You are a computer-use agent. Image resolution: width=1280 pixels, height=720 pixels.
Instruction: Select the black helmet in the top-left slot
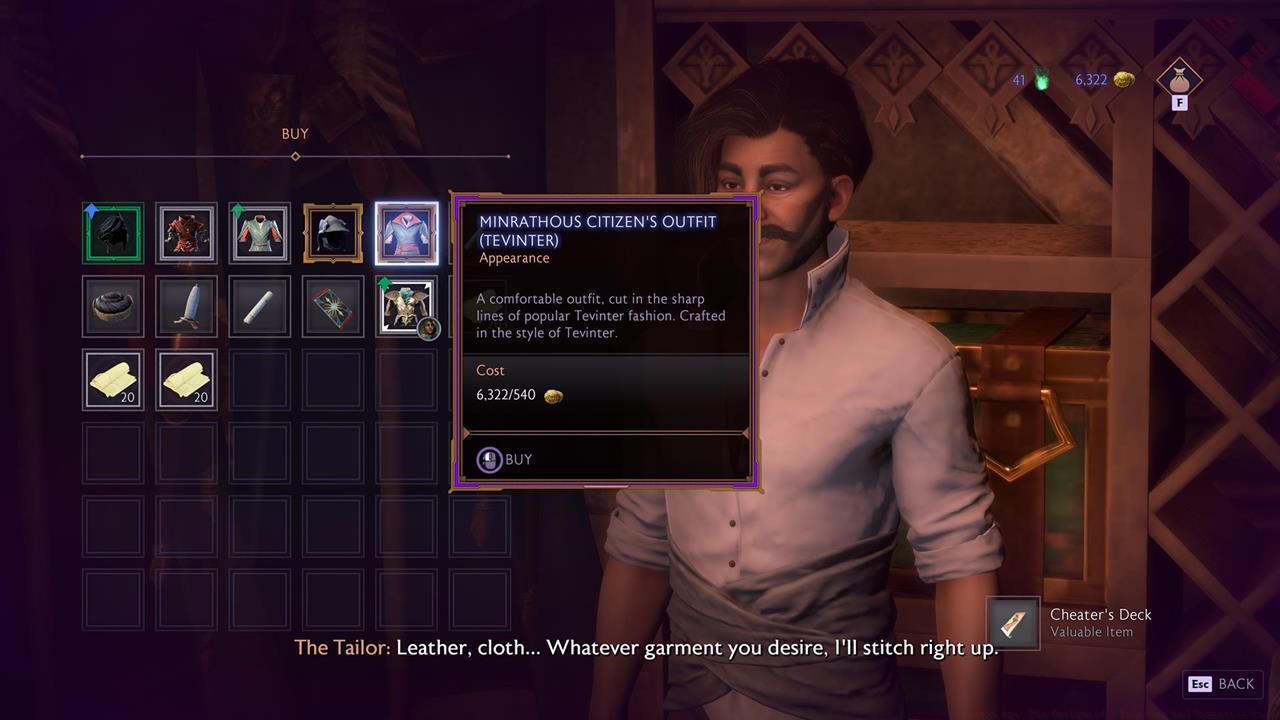[x=113, y=232]
